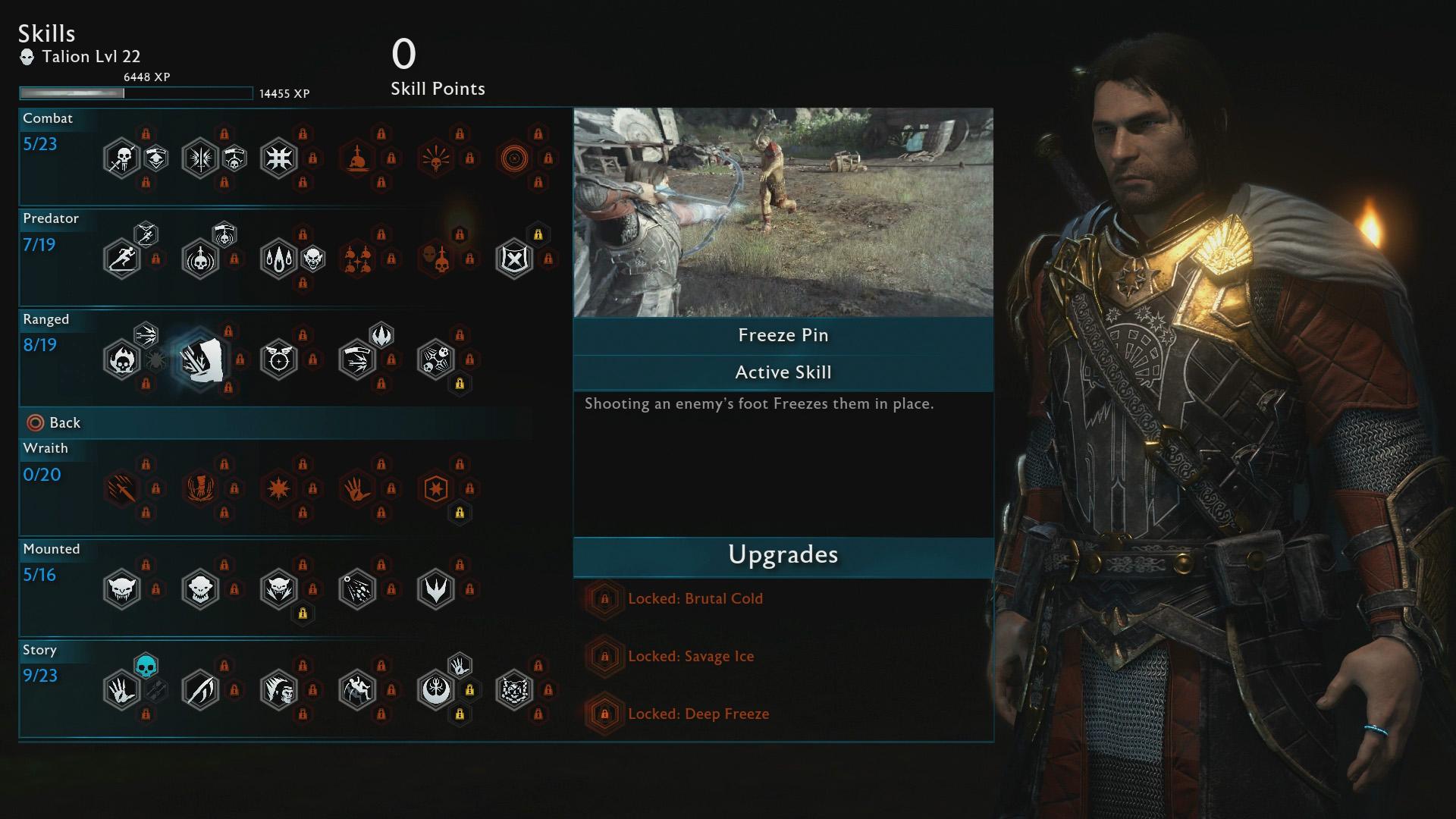Choose the flaming skull Ranged skill
Viewport: 1456px width, 819px height.
(x=121, y=359)
